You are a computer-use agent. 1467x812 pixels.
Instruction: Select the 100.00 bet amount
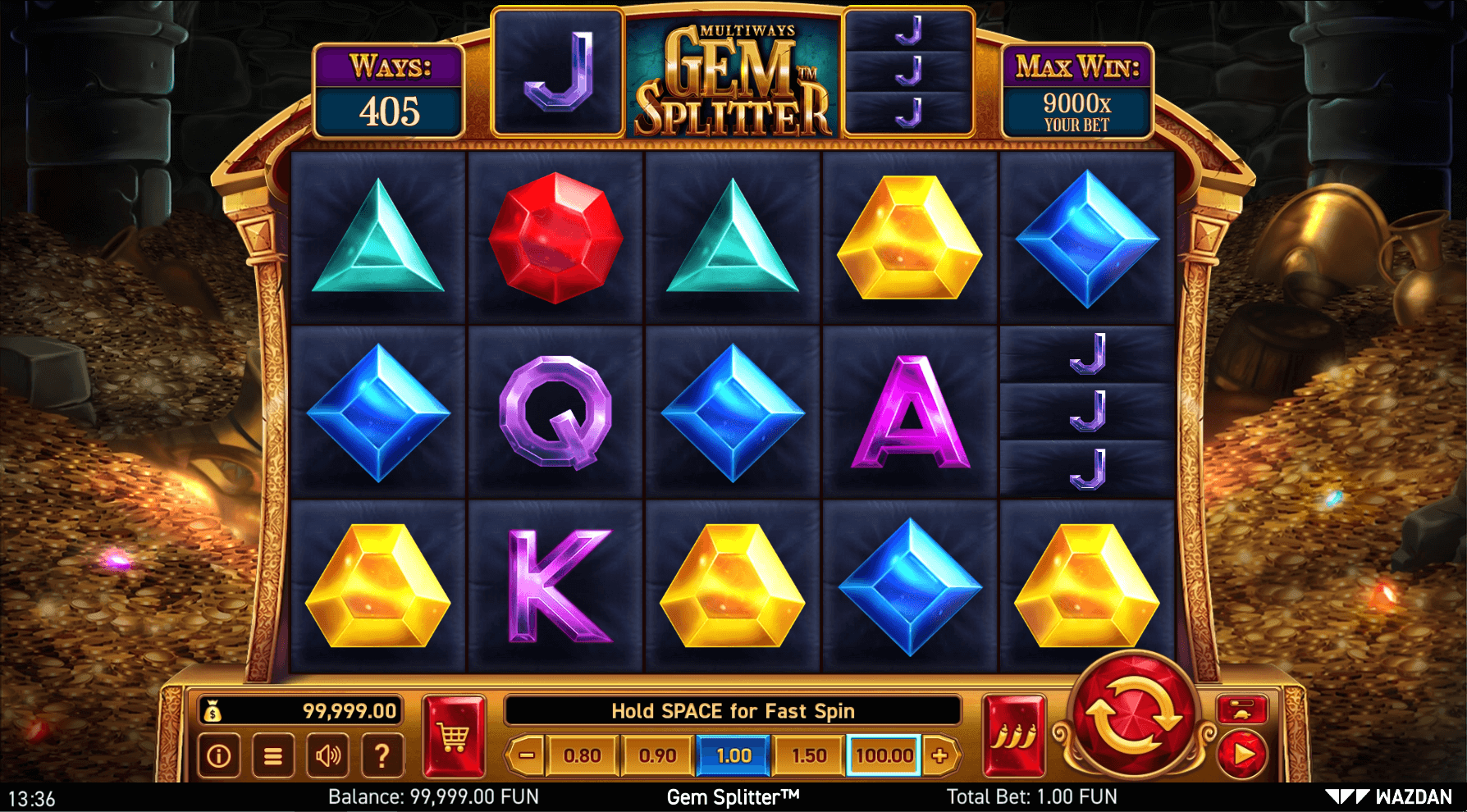point(883,755)
